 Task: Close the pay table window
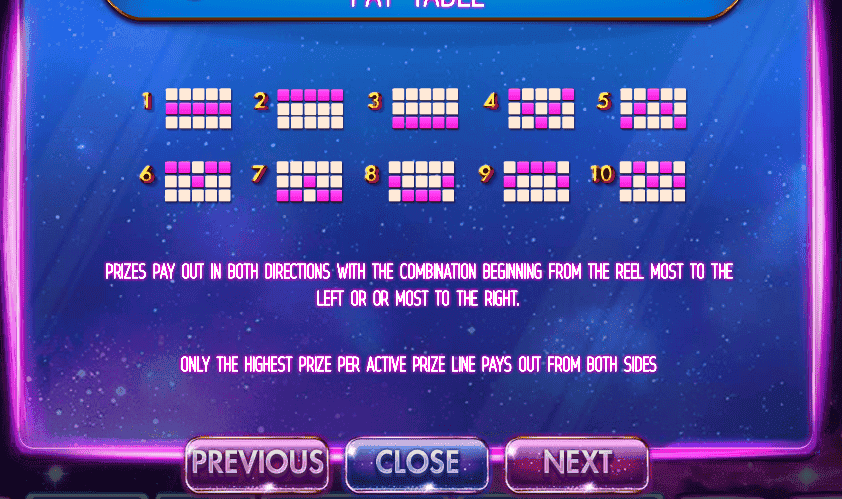pos(417,463)
